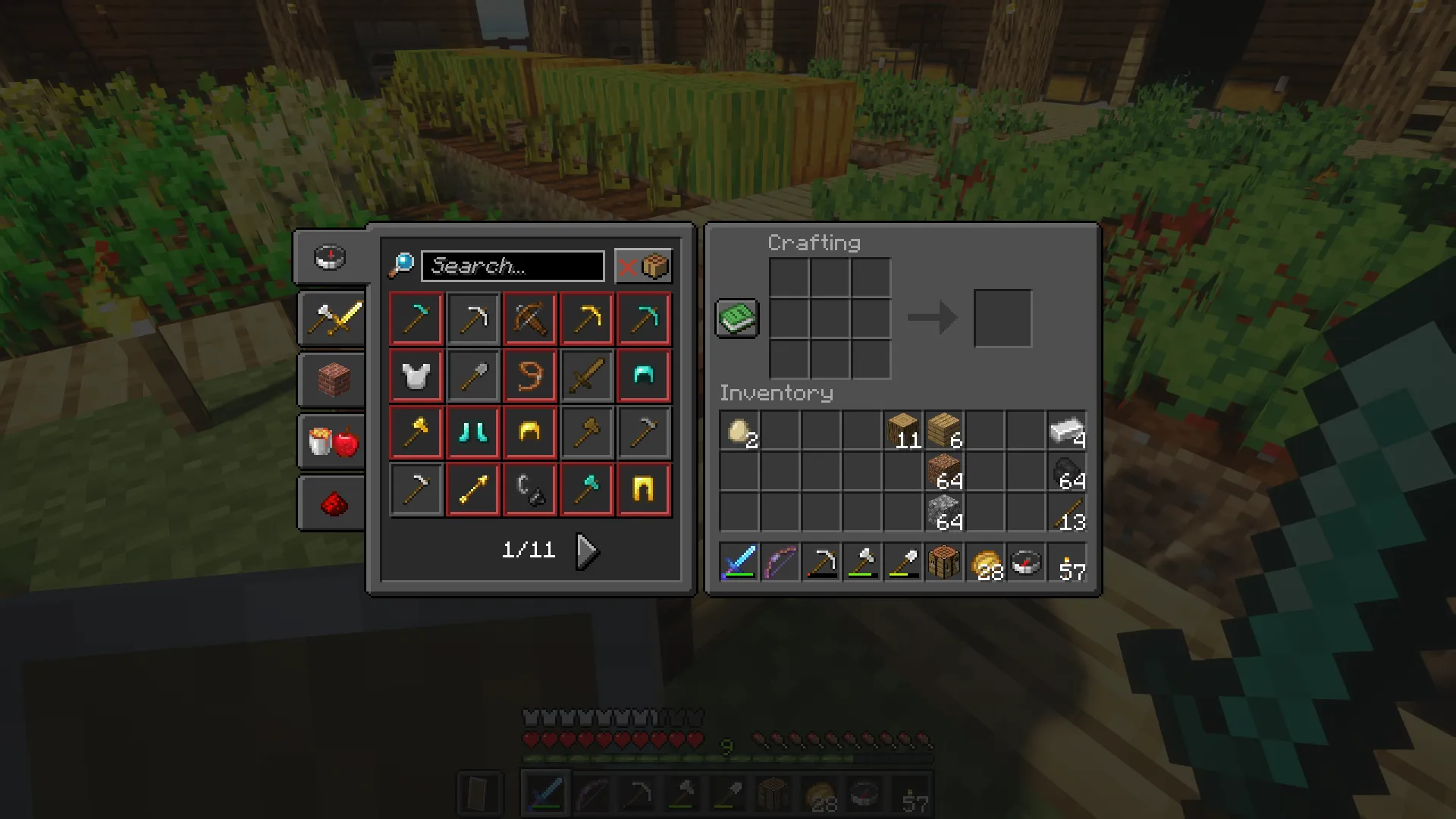The height and width of the screenshot is (819, 1456).
Task: Select the iron chestplate recipe
Action: tap(416, 375)
